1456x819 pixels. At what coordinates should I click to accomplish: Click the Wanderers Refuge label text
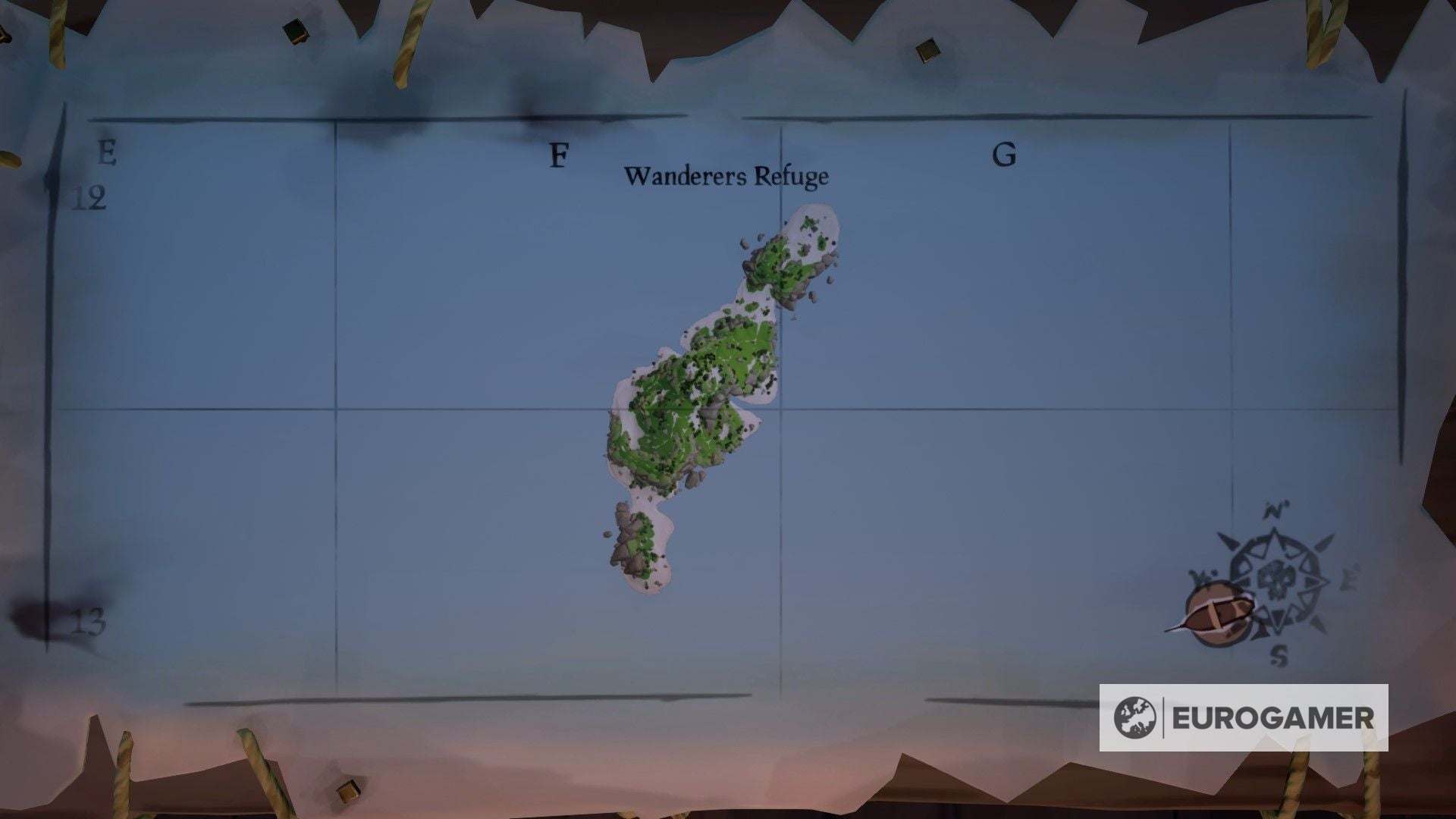726,176
